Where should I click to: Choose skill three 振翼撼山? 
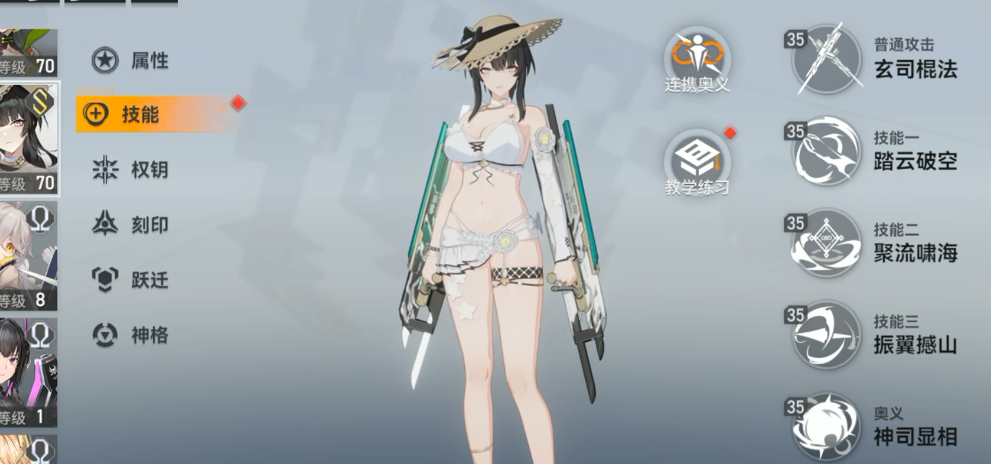point(827,335)
